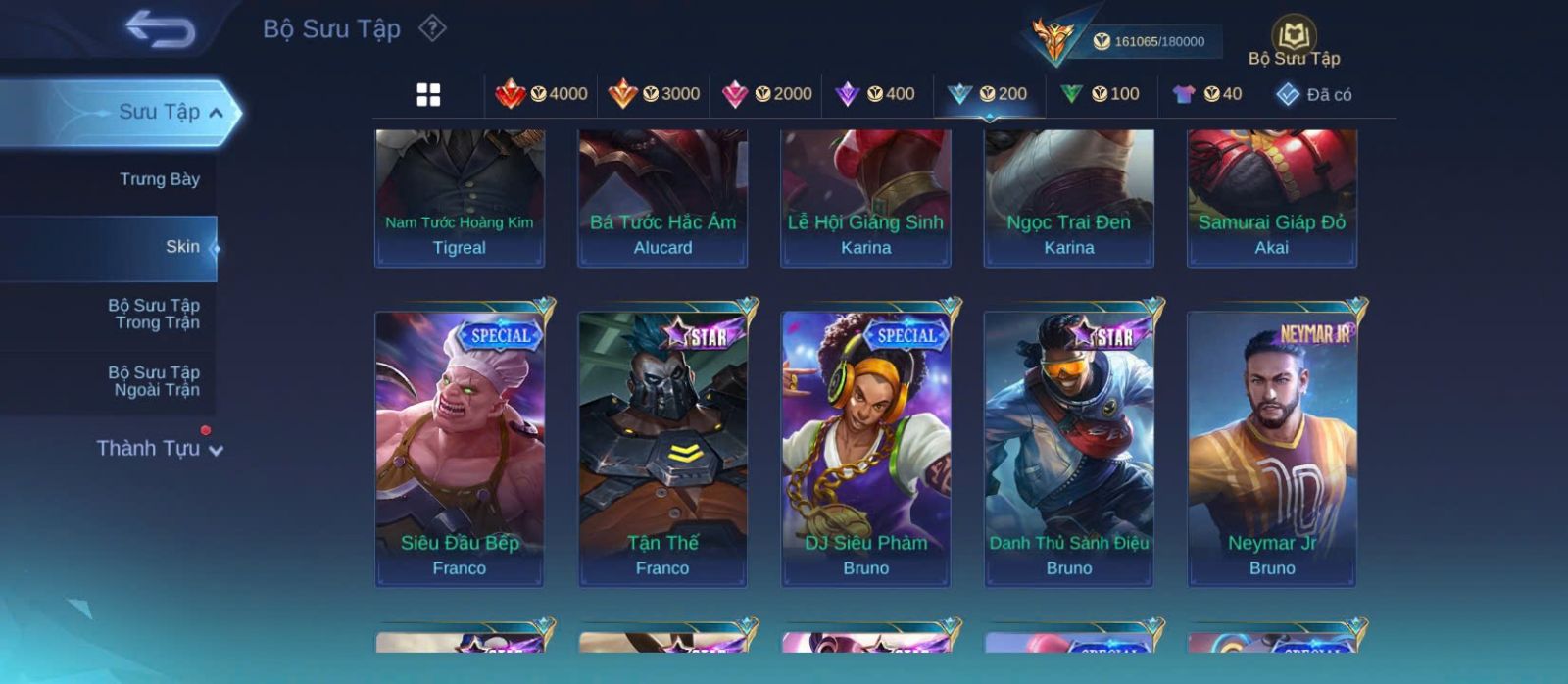Filter by Đã có owned skins

point(1313,95)
